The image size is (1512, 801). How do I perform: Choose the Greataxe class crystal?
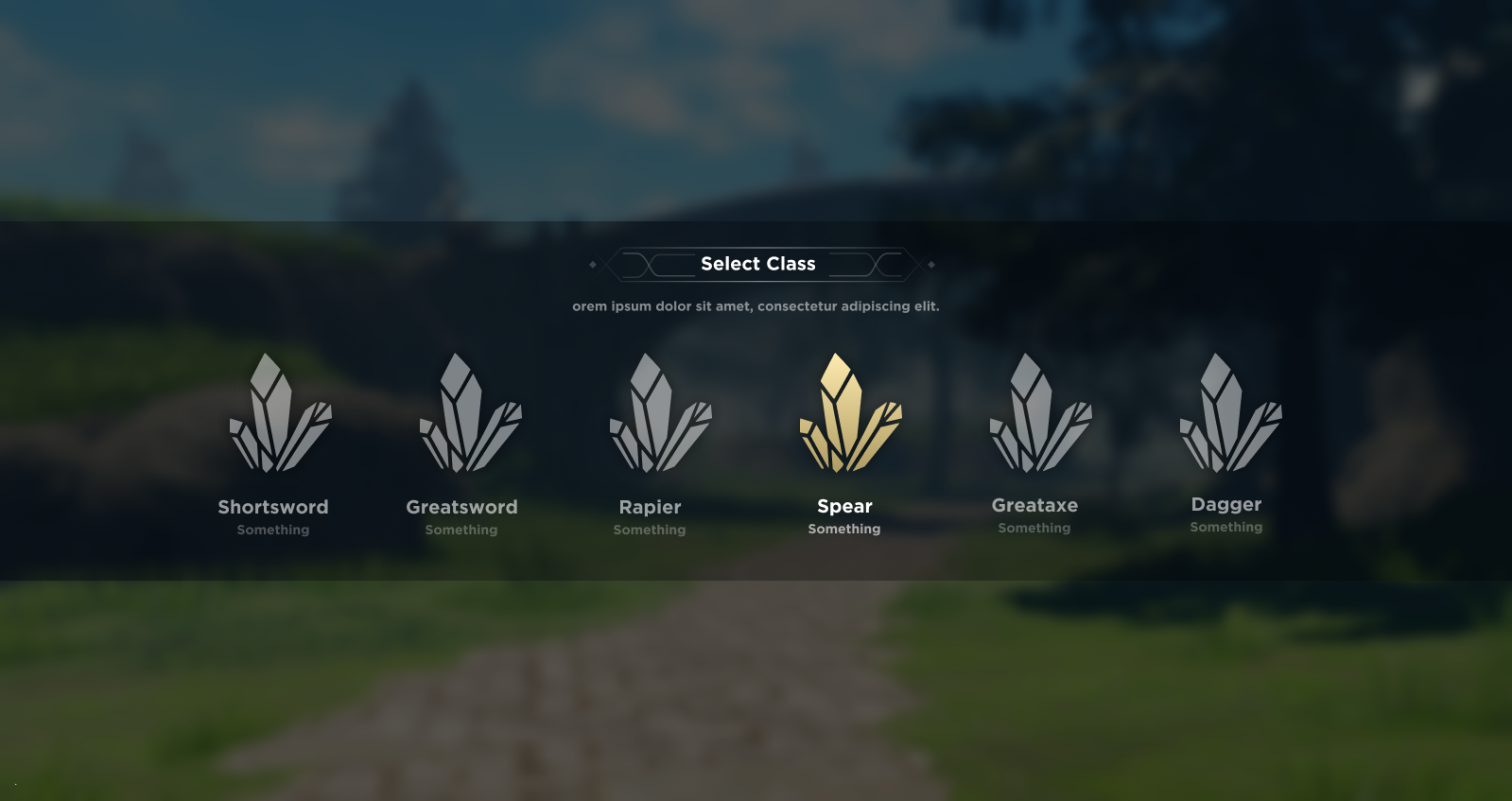[1039, 415]
